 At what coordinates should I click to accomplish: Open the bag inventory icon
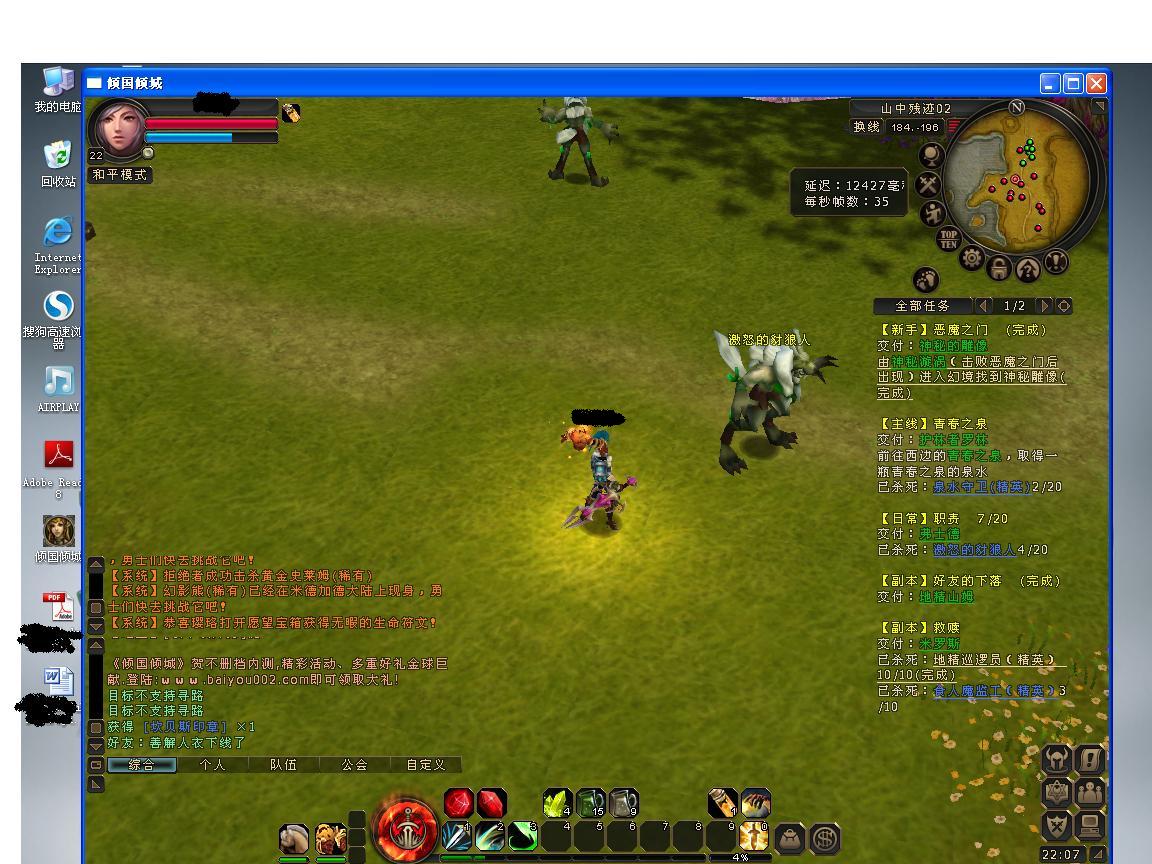790,837
